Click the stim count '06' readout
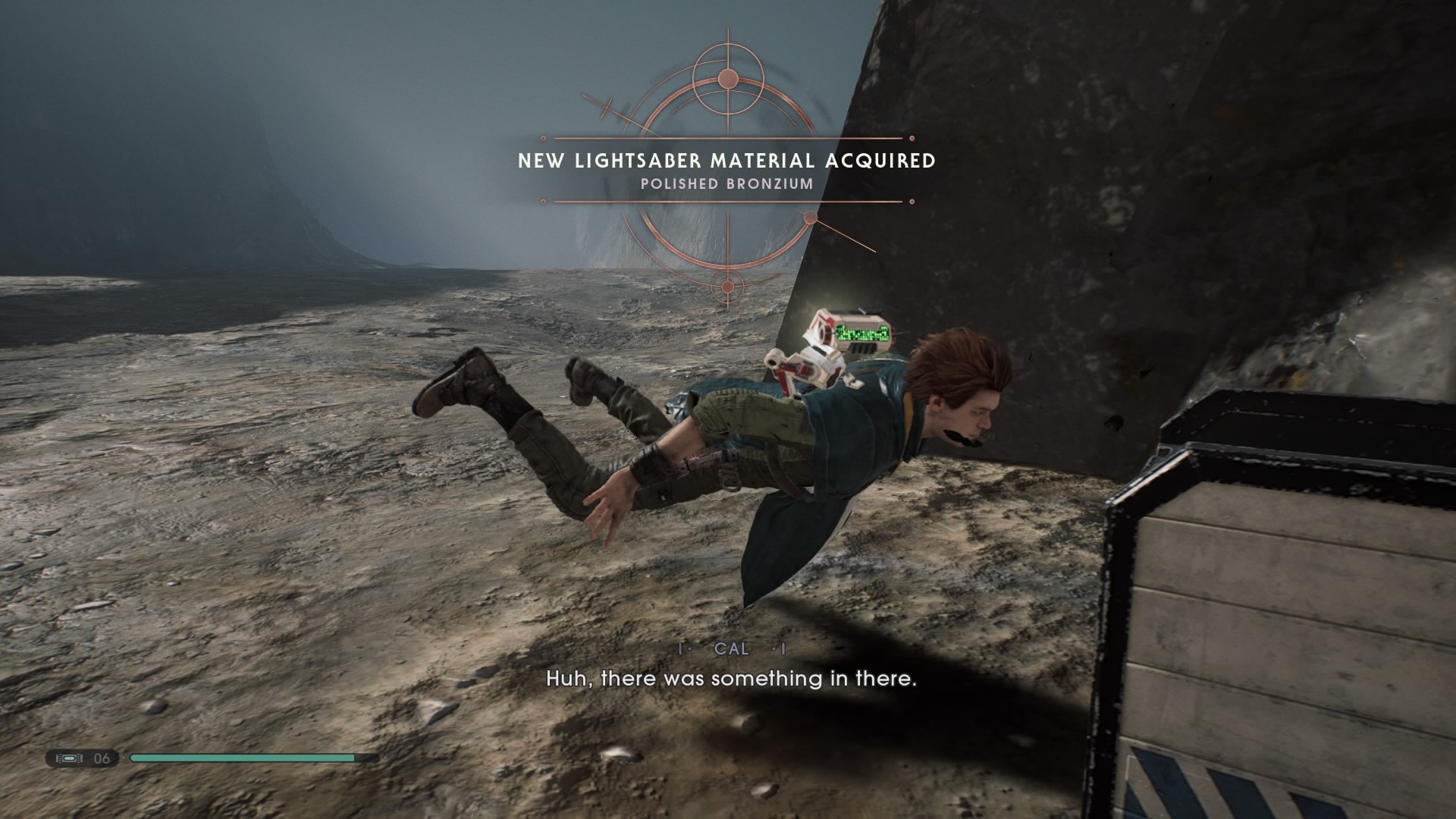Screen dimensions: 1456x819 [102, 758]
